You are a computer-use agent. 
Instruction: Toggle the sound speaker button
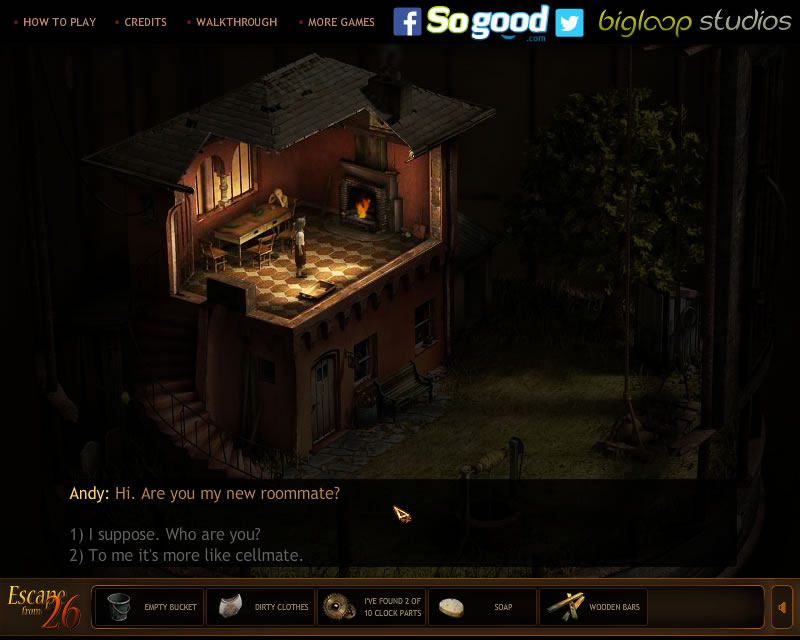point(783,607)
